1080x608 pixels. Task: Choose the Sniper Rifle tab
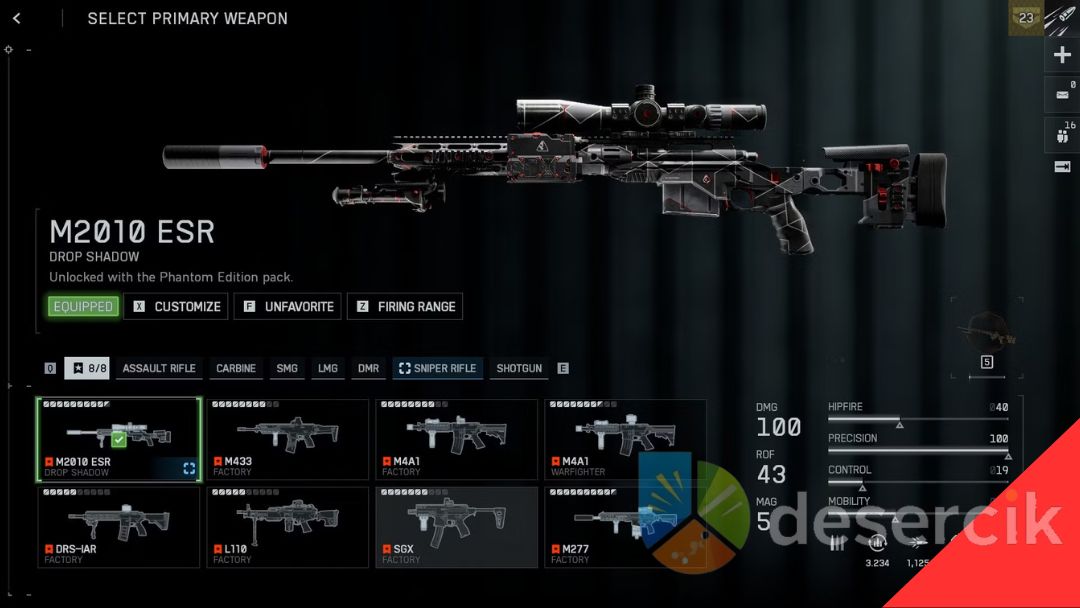[x=438, y=369]
